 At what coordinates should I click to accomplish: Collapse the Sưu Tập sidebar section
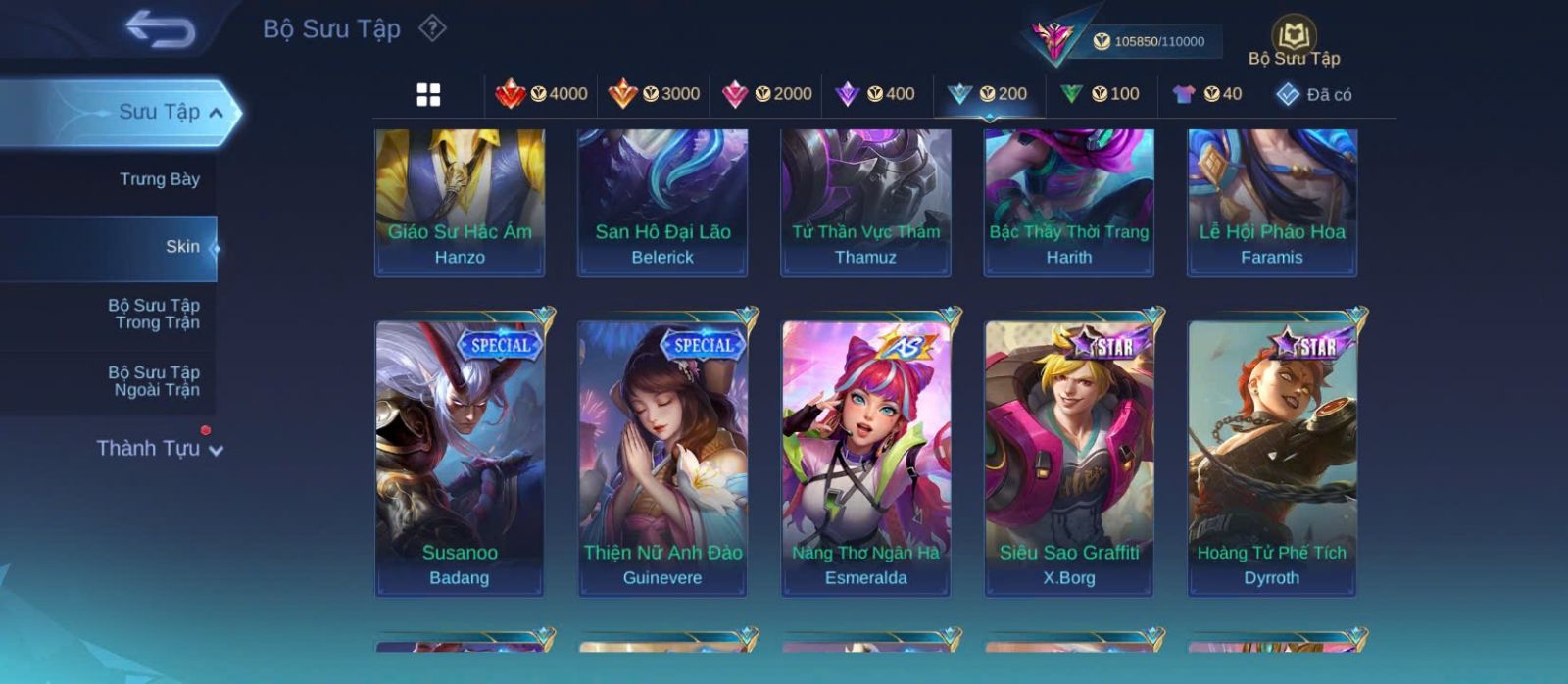point(216,113)
